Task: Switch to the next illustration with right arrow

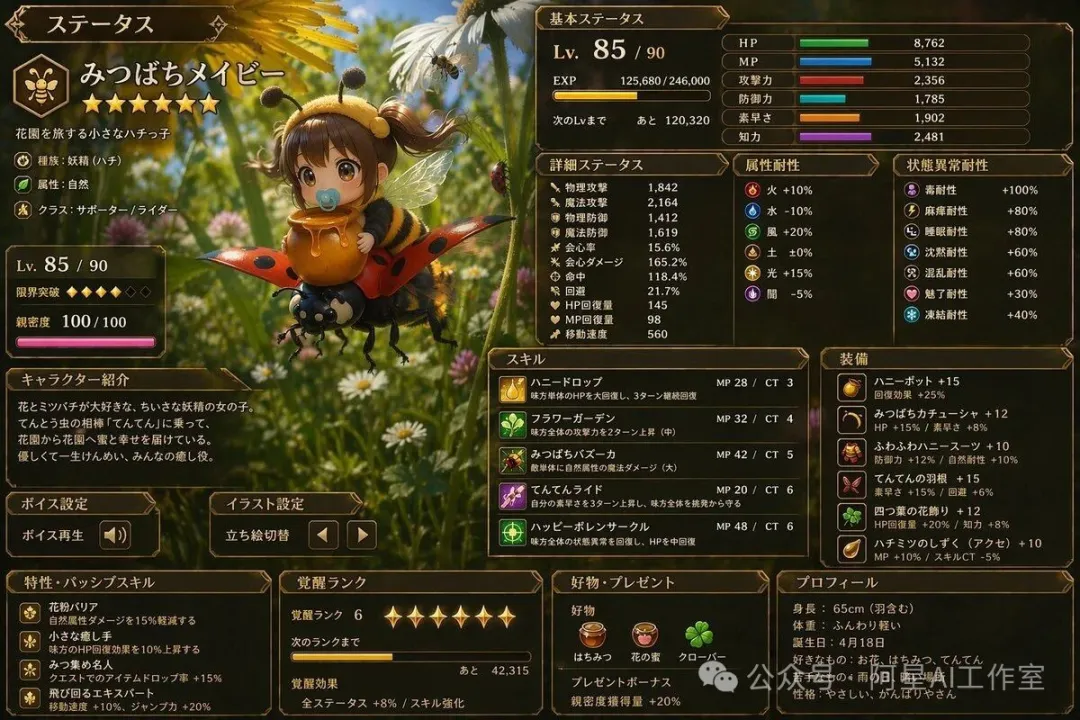Action: tap(361, 535)
